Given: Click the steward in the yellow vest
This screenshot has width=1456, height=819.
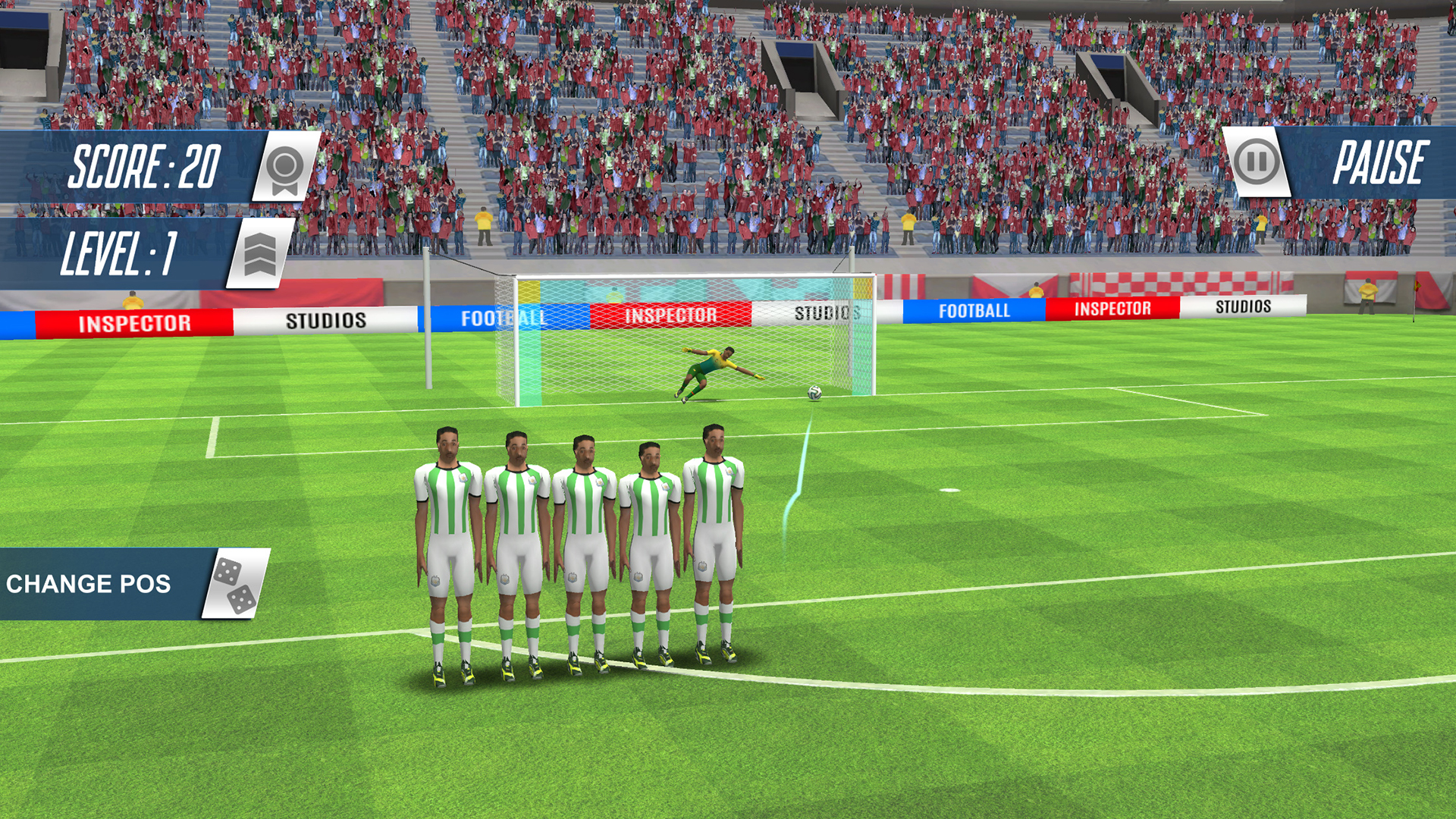Looking at the screenshot, I should point(1368,290).
